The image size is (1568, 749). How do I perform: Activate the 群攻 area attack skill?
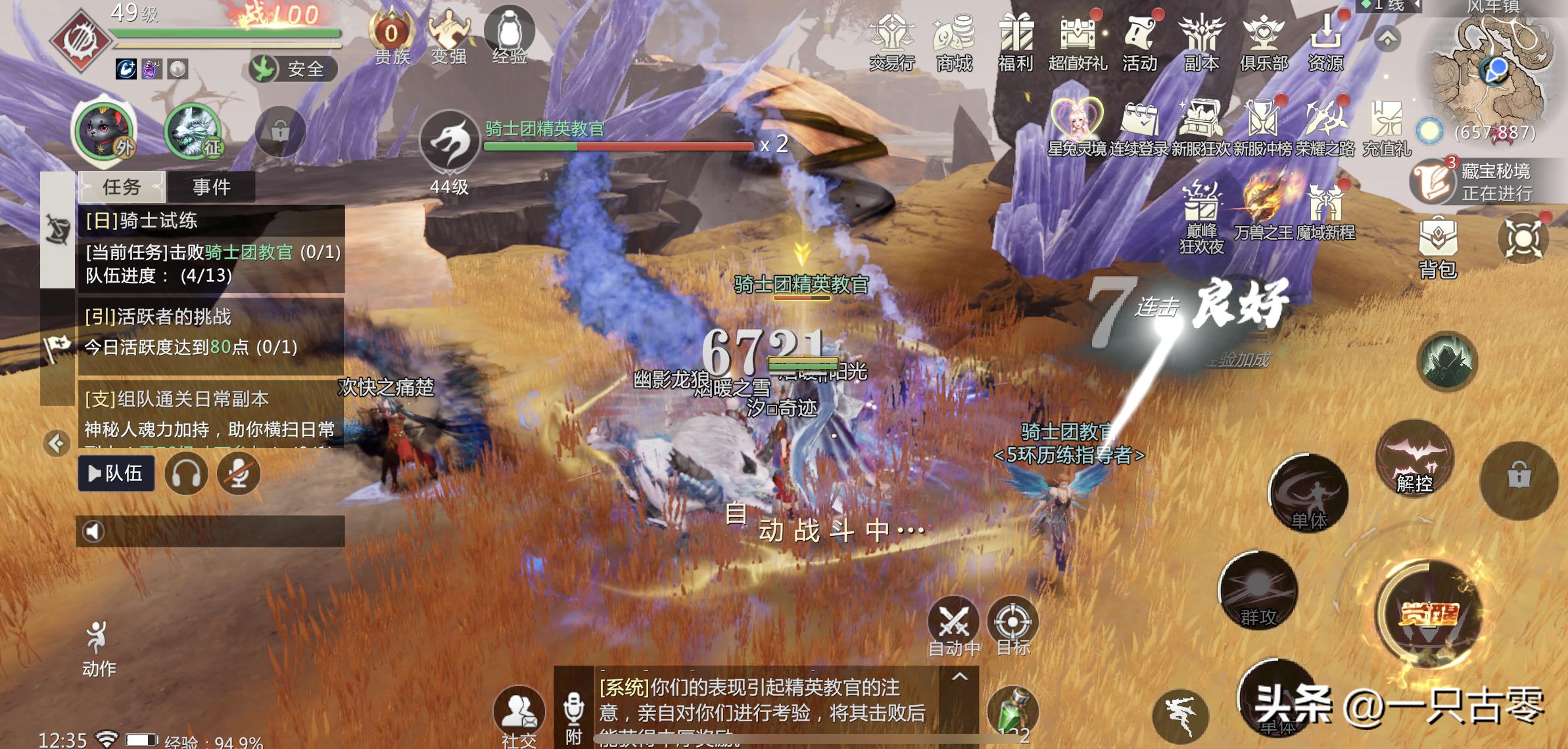click(x=1258, y=590)
